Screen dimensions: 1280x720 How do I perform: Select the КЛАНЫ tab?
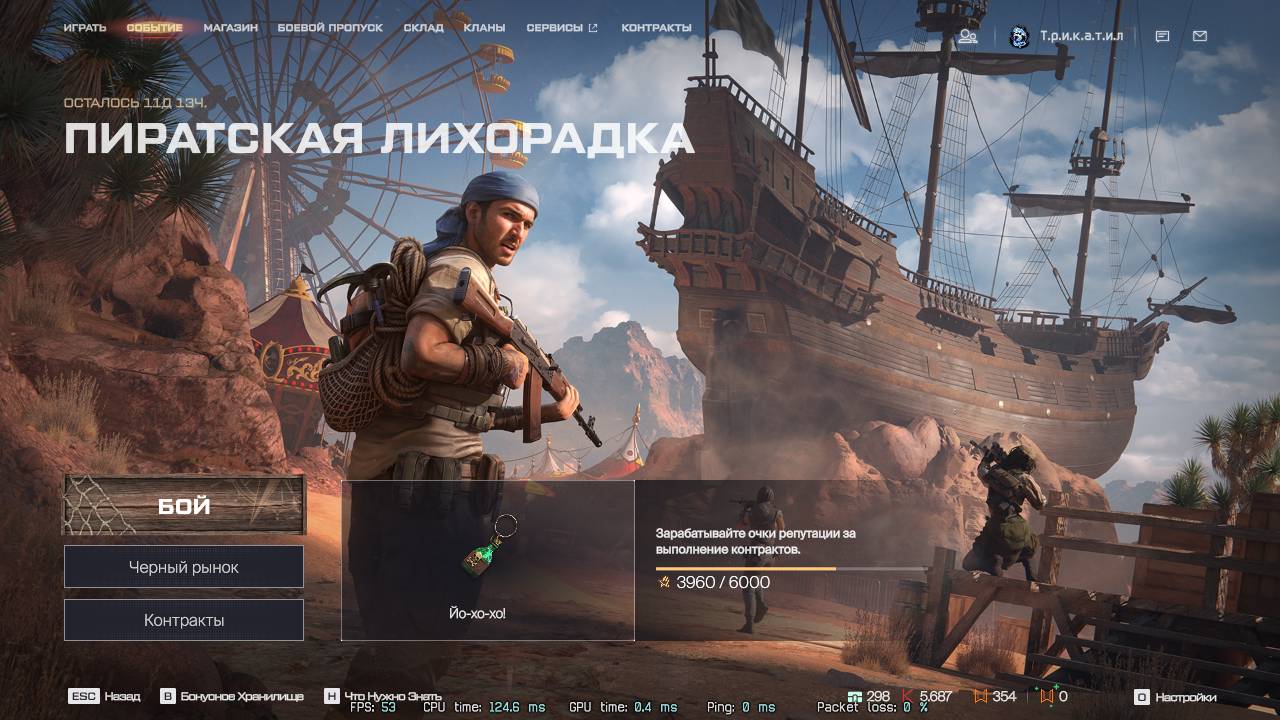pos(486,28)
